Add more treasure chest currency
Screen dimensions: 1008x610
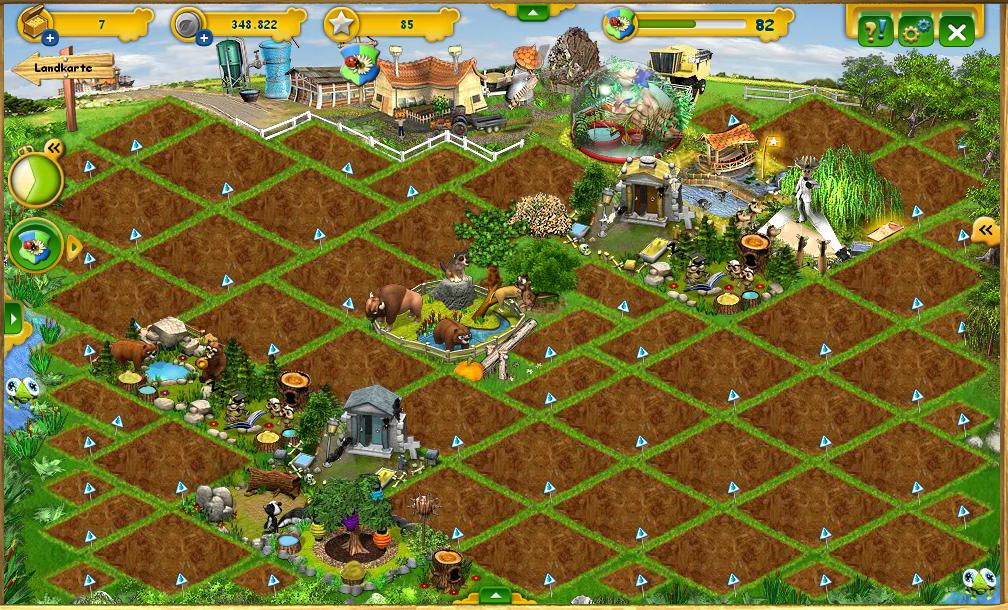point(50,39)
